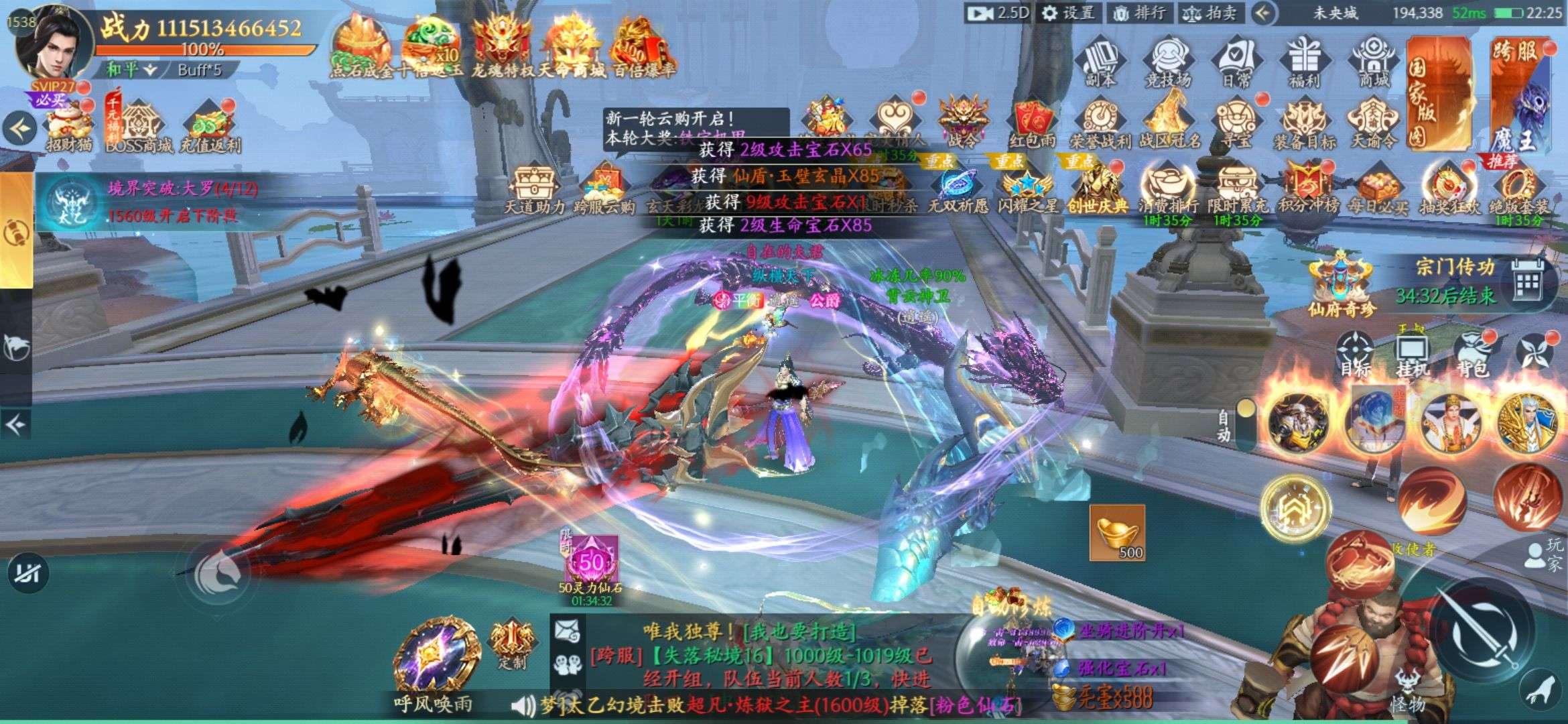
Task: Open the 副本 dungeon menu
Action: tap(1100, 63)
